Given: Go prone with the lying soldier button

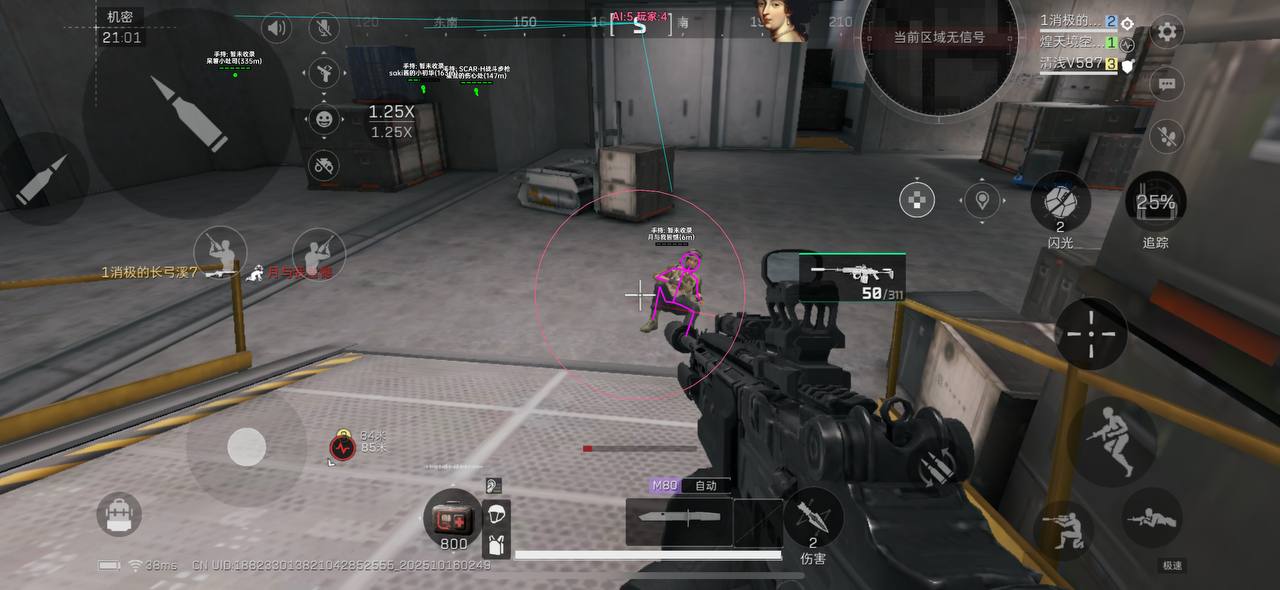Looking at the screenshot, I should [1152, 519].
